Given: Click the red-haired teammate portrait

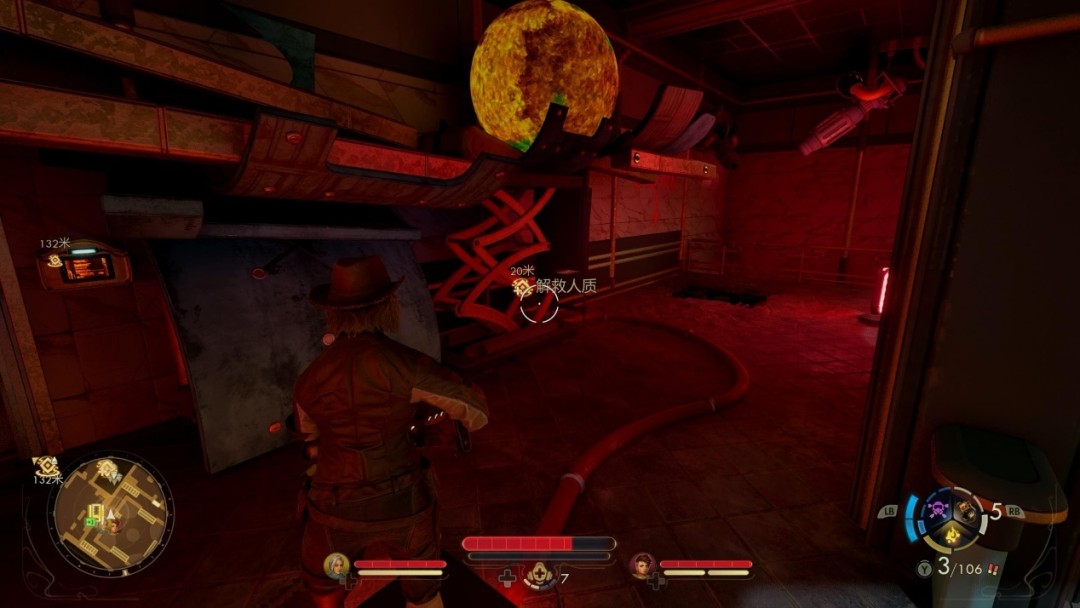Looking at the screenshot, I should tap(642, 566).
